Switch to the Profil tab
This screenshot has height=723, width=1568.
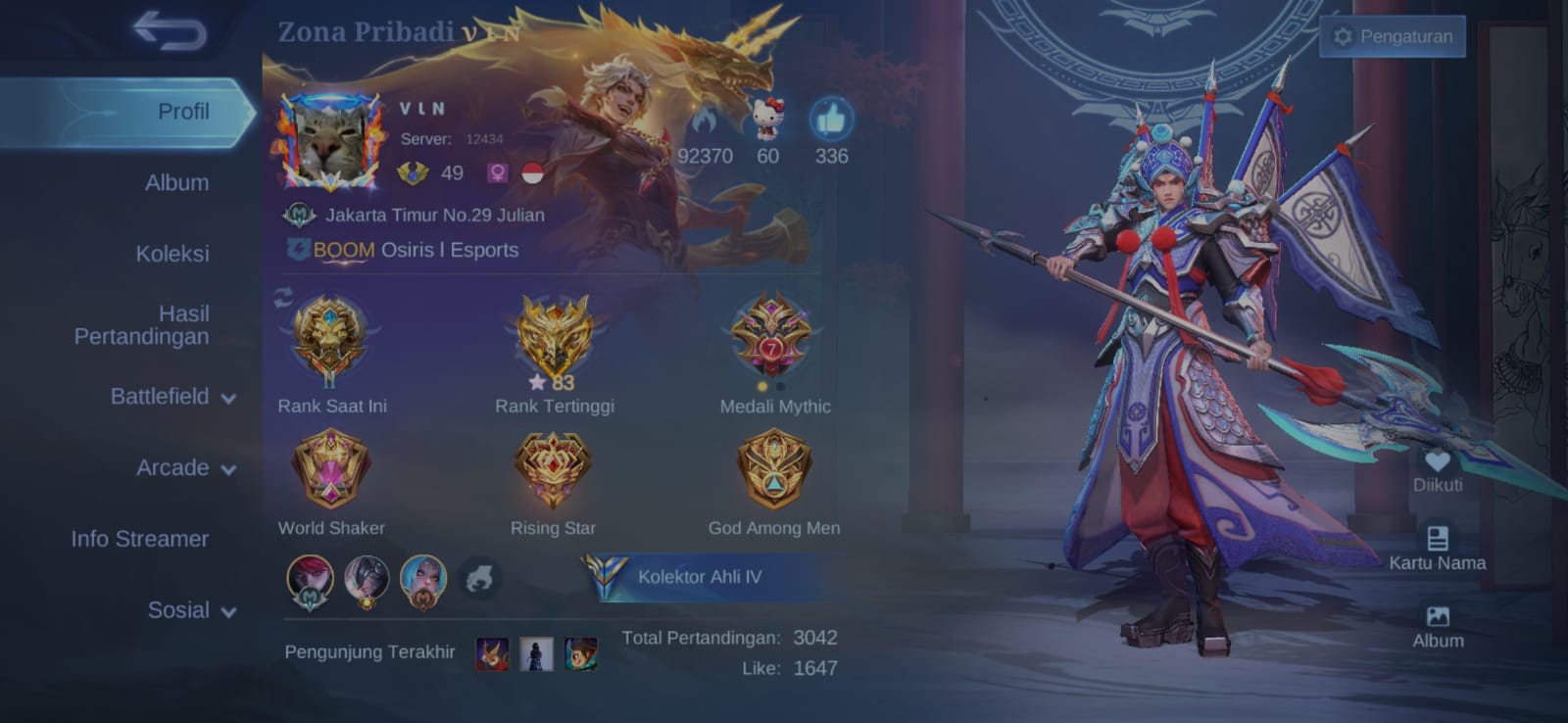183,112
